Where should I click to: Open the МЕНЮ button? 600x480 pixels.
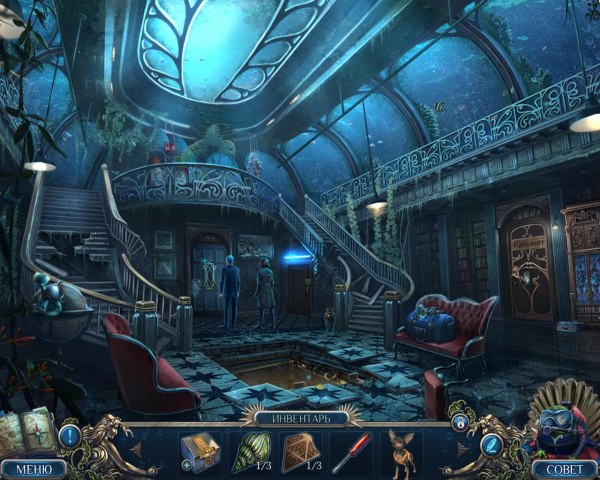click(x=33, y=467)
